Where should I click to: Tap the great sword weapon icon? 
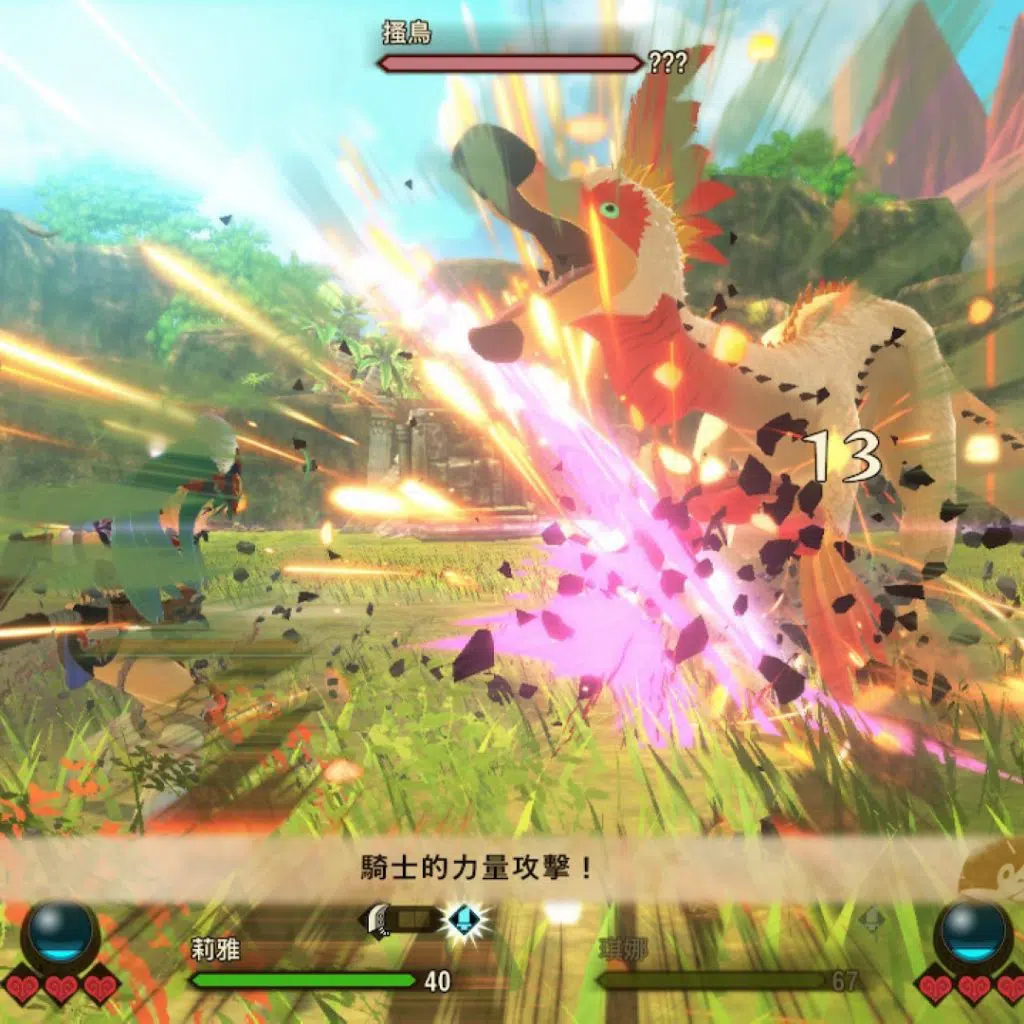pyautogui.click(x=380, y=918)
